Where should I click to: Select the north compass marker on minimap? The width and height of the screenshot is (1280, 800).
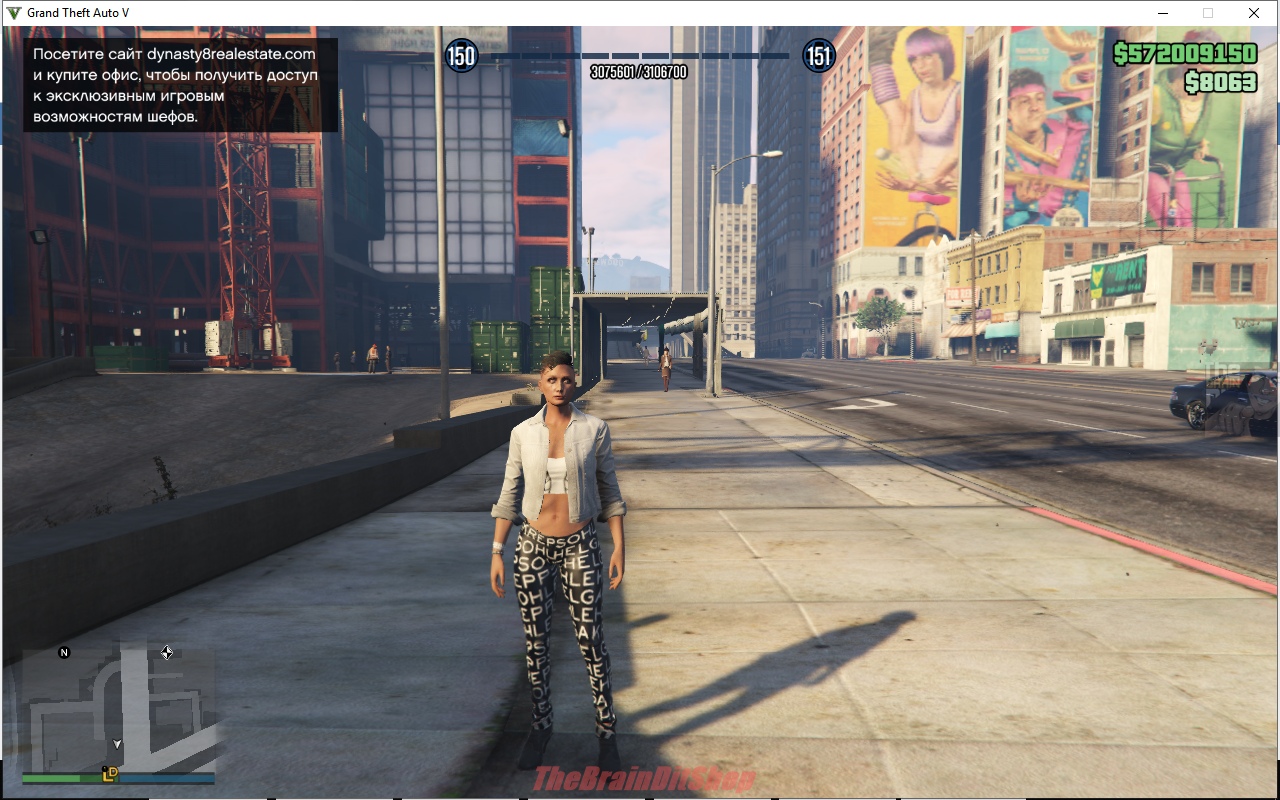[65, 653]
